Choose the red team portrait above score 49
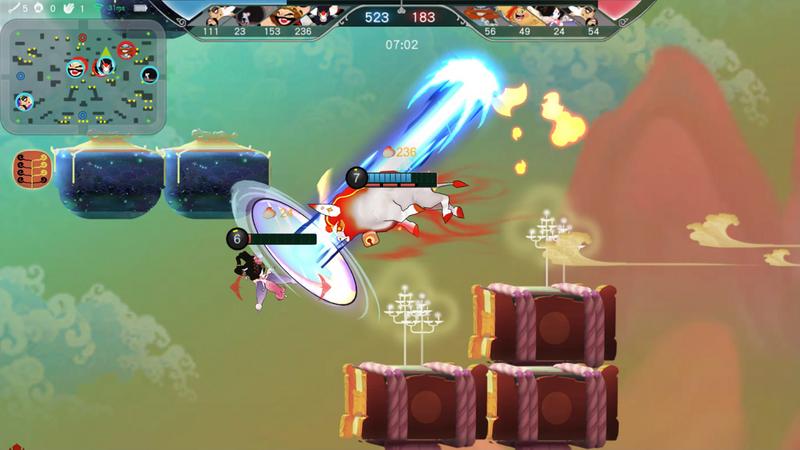 click(522, 15)
